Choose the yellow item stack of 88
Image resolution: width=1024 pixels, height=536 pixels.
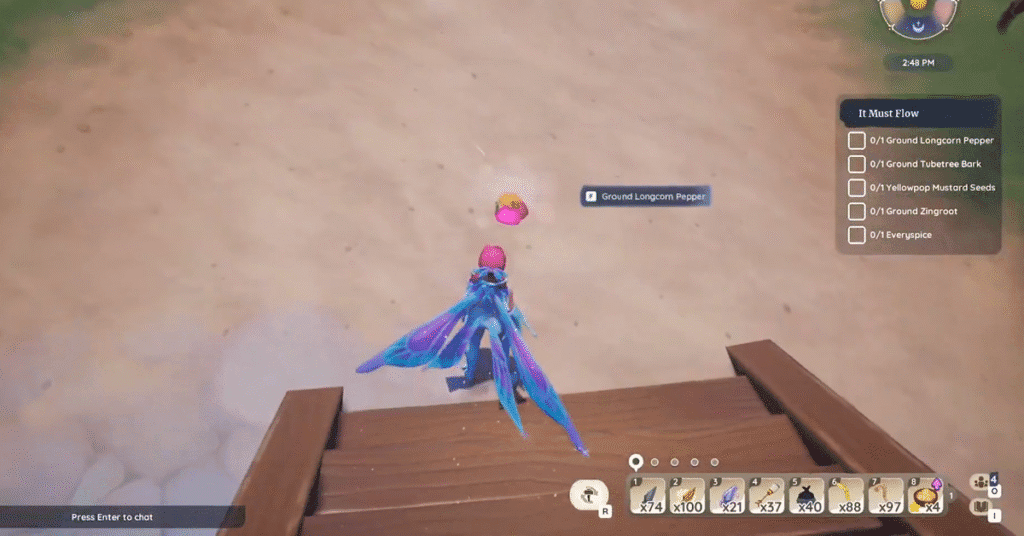846,496
